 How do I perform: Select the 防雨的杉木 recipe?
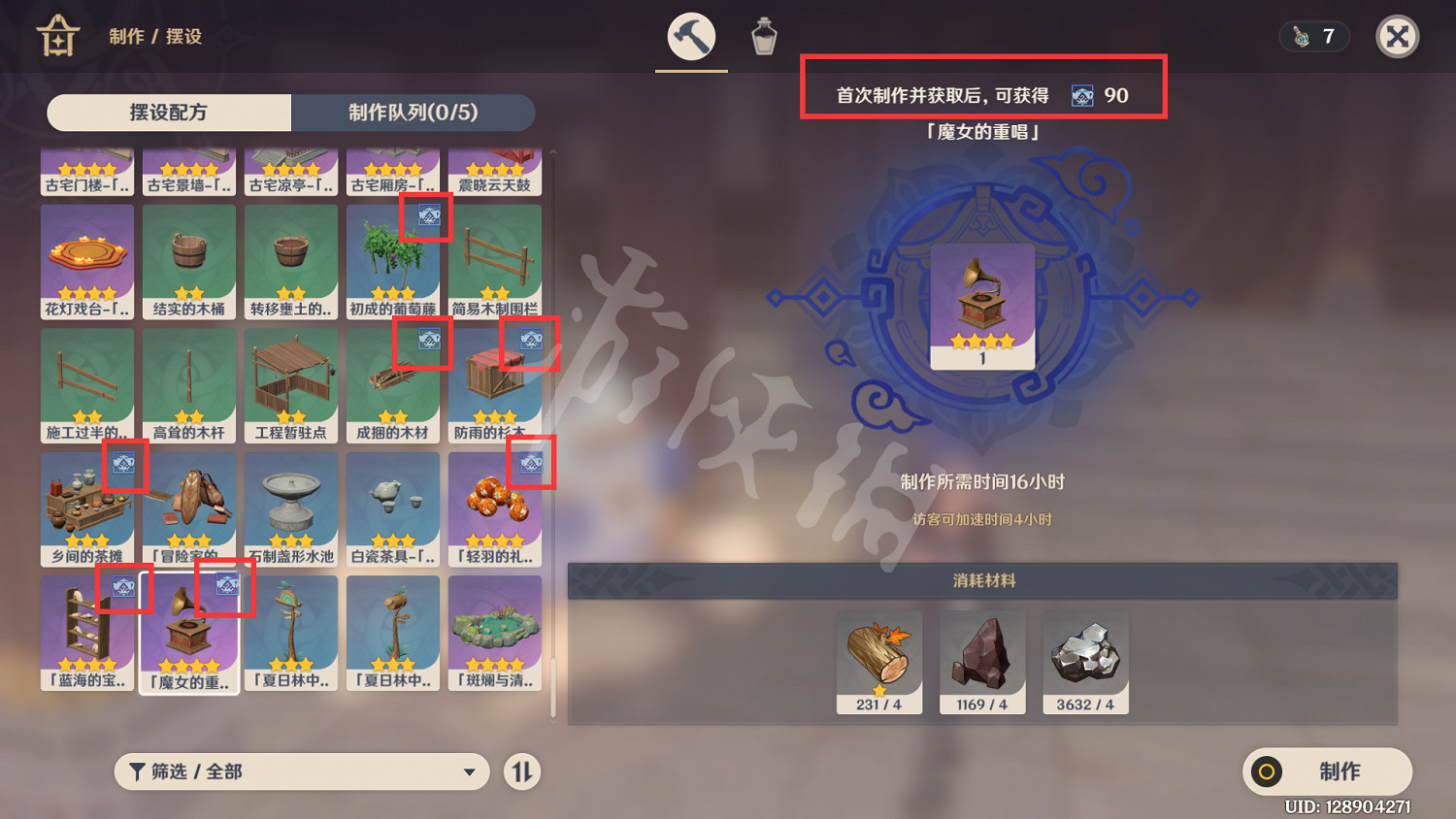pyautogui.click(x=495, y=384)
